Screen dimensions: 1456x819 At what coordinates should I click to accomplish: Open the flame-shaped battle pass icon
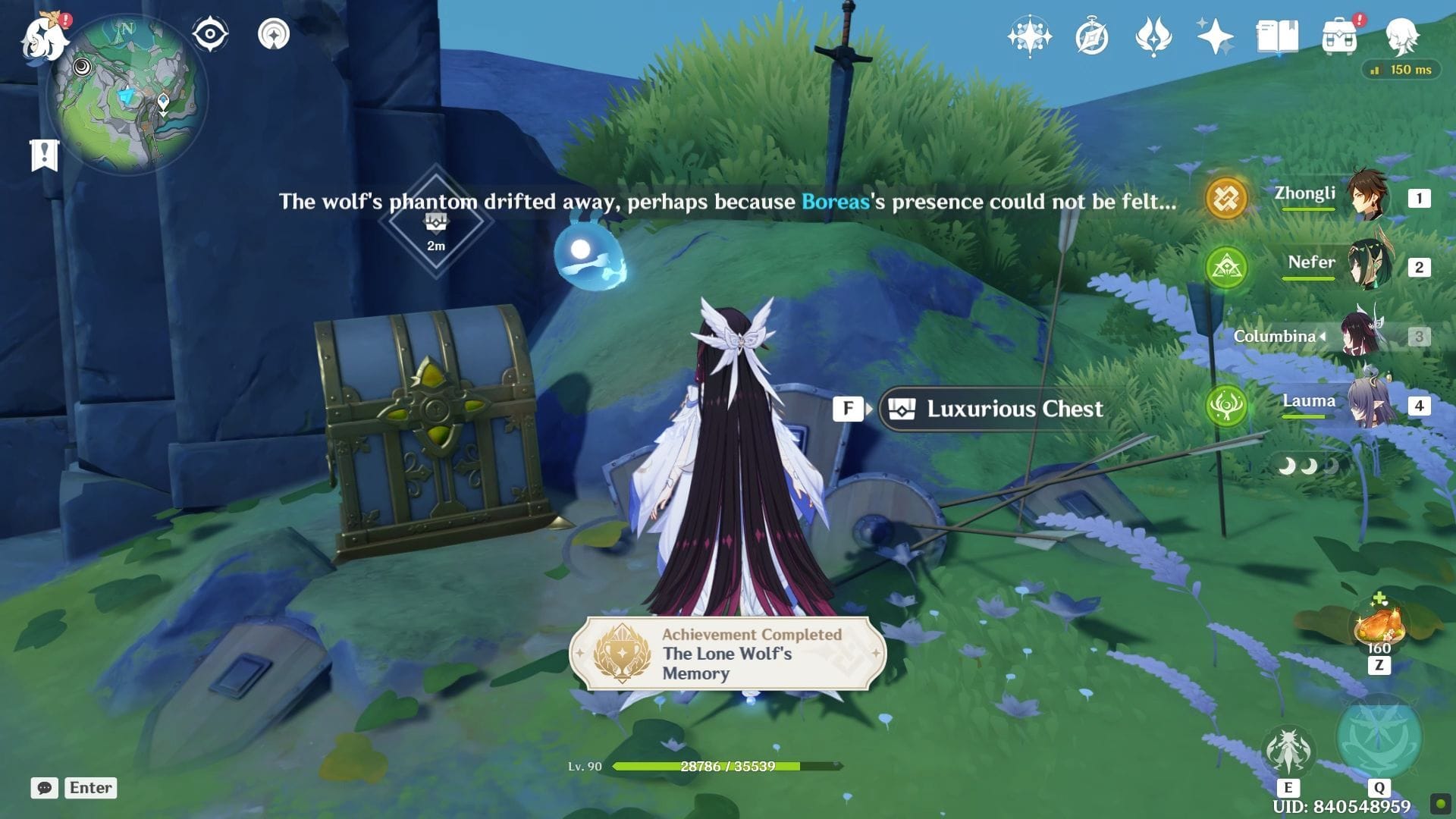click(1153, 36)
